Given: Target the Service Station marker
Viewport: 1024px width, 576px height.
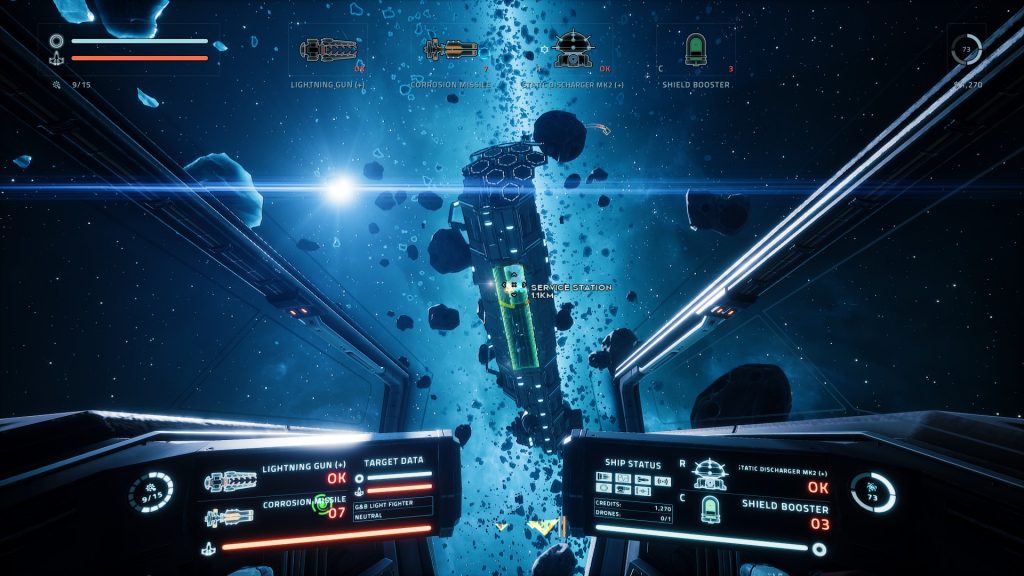Looking at the screenshot, I should pos(512,288).
